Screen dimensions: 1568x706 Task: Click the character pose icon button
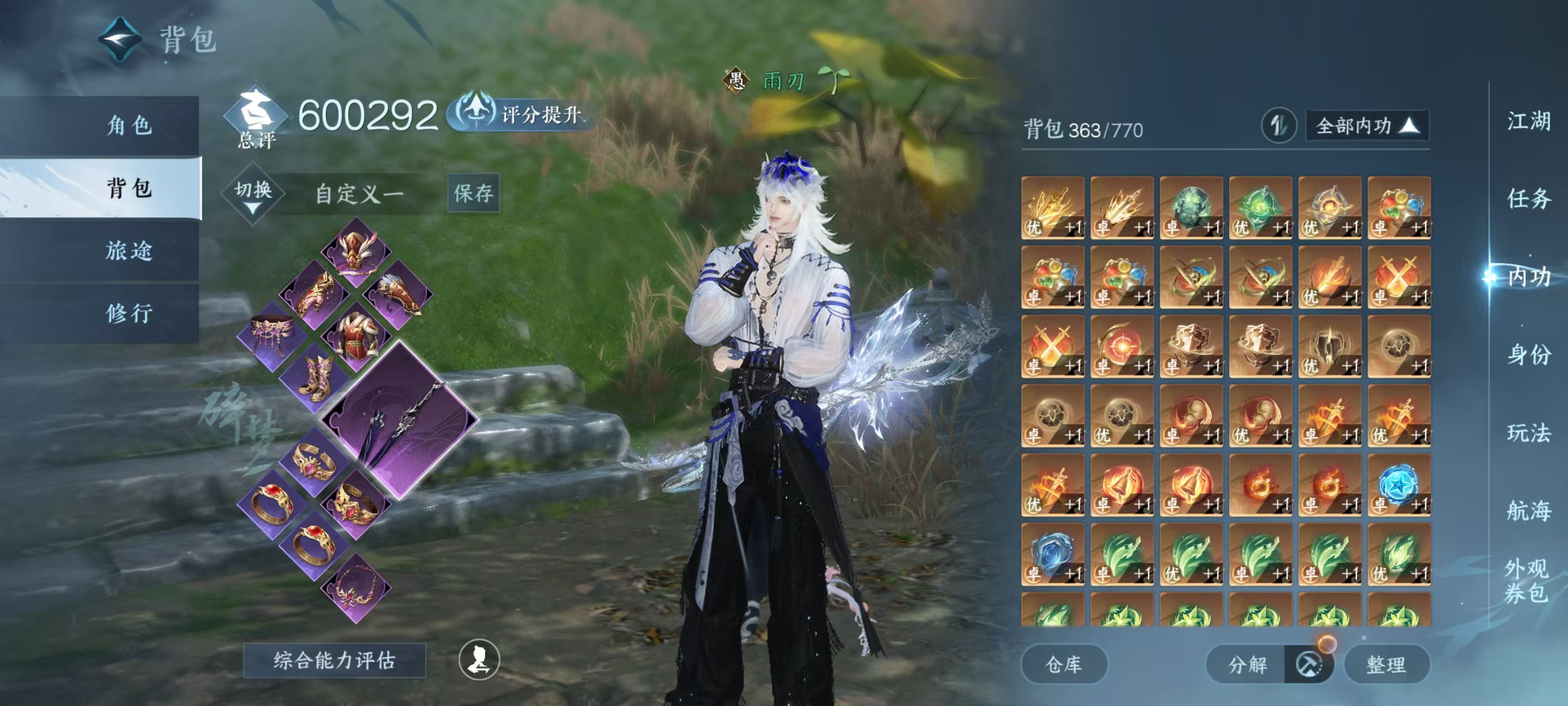[x=479, y=659]
